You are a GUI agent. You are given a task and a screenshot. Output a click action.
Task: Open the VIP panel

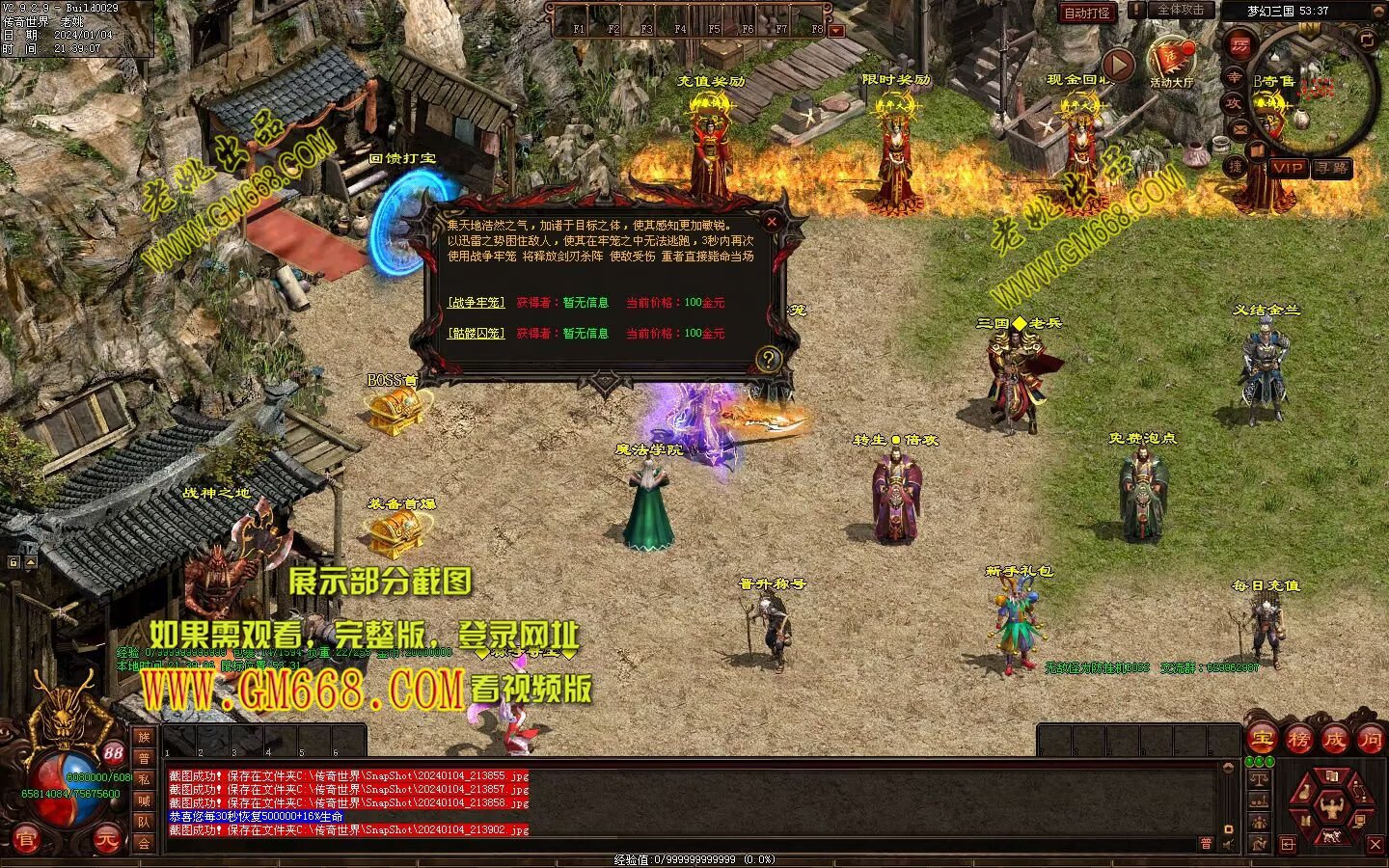pos(1288,168)
